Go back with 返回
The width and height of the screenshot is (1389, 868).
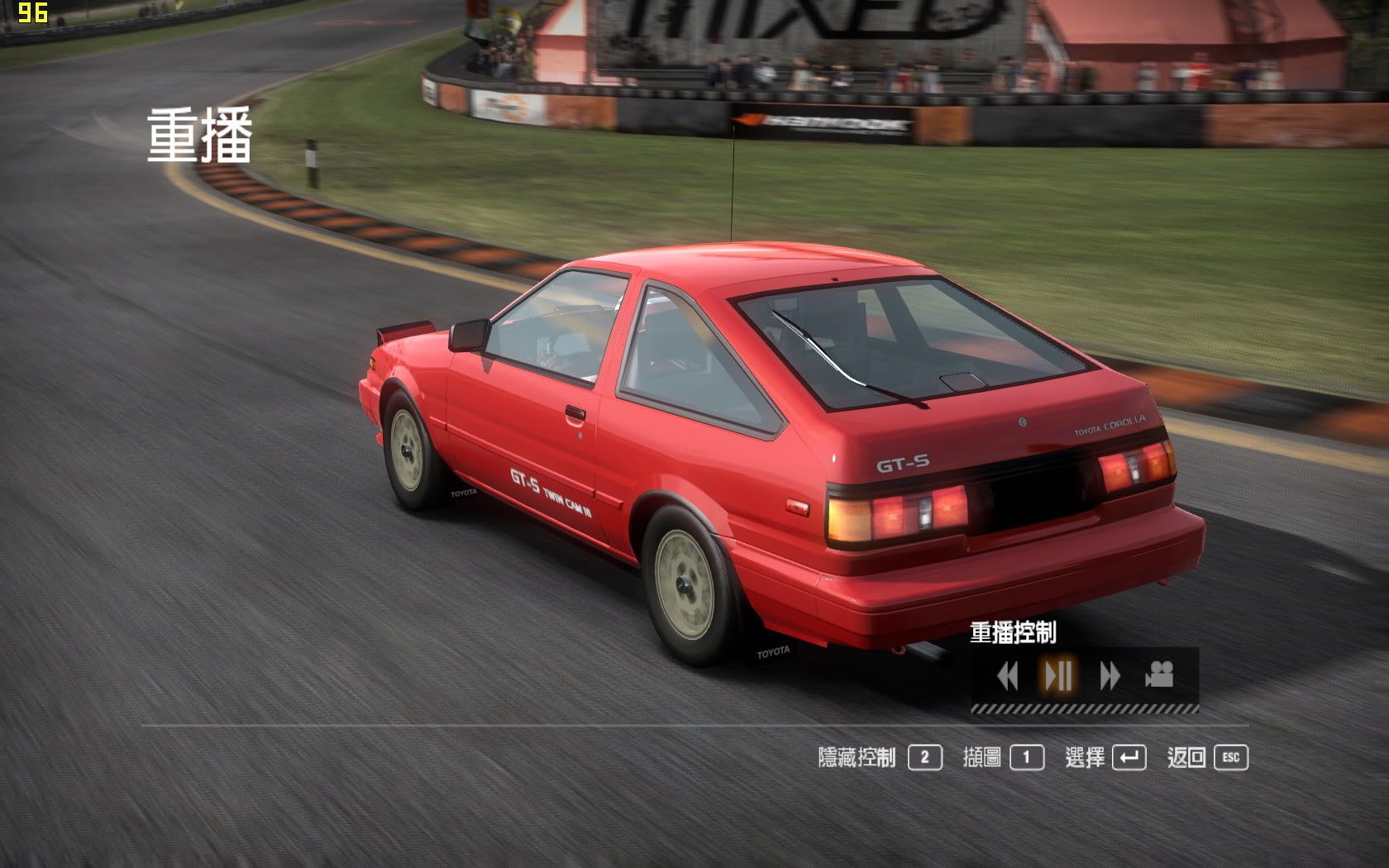[1207, 757]
